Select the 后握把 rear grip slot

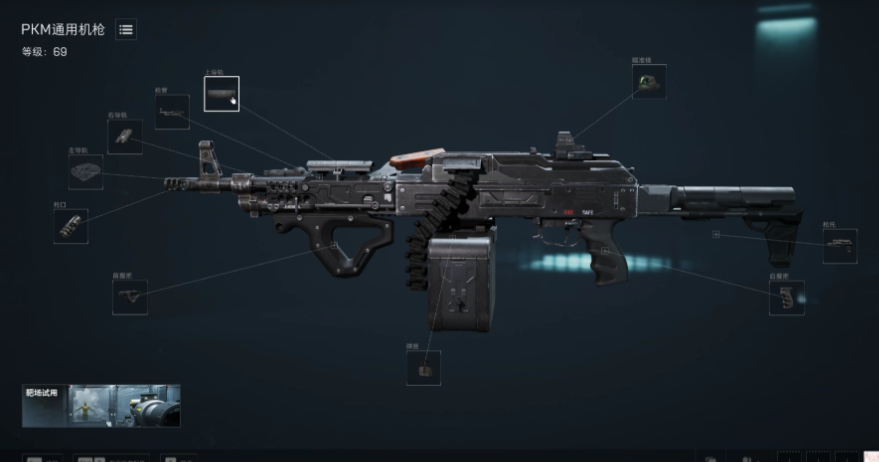[x=786, y=297]
